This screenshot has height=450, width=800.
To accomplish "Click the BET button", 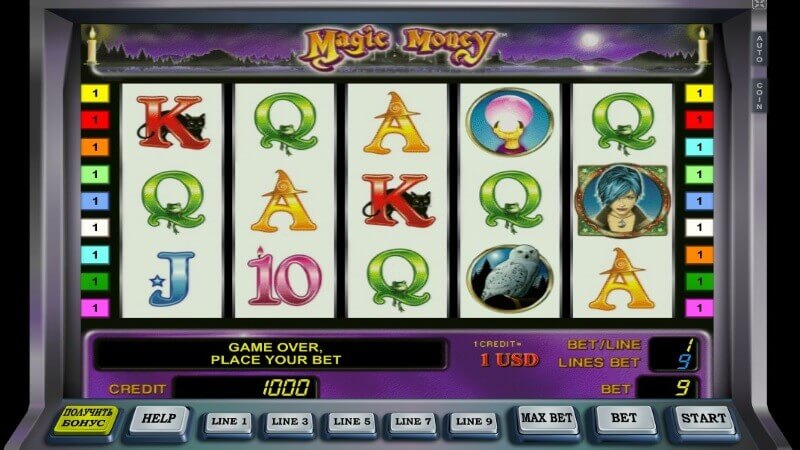I will tap(626, 418).
